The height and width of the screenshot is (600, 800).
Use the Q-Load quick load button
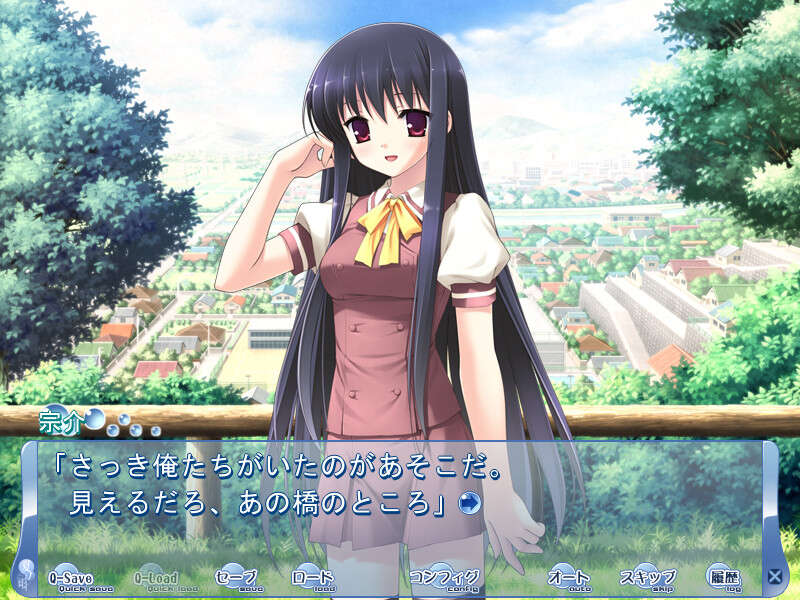click(x=157, y=578)
